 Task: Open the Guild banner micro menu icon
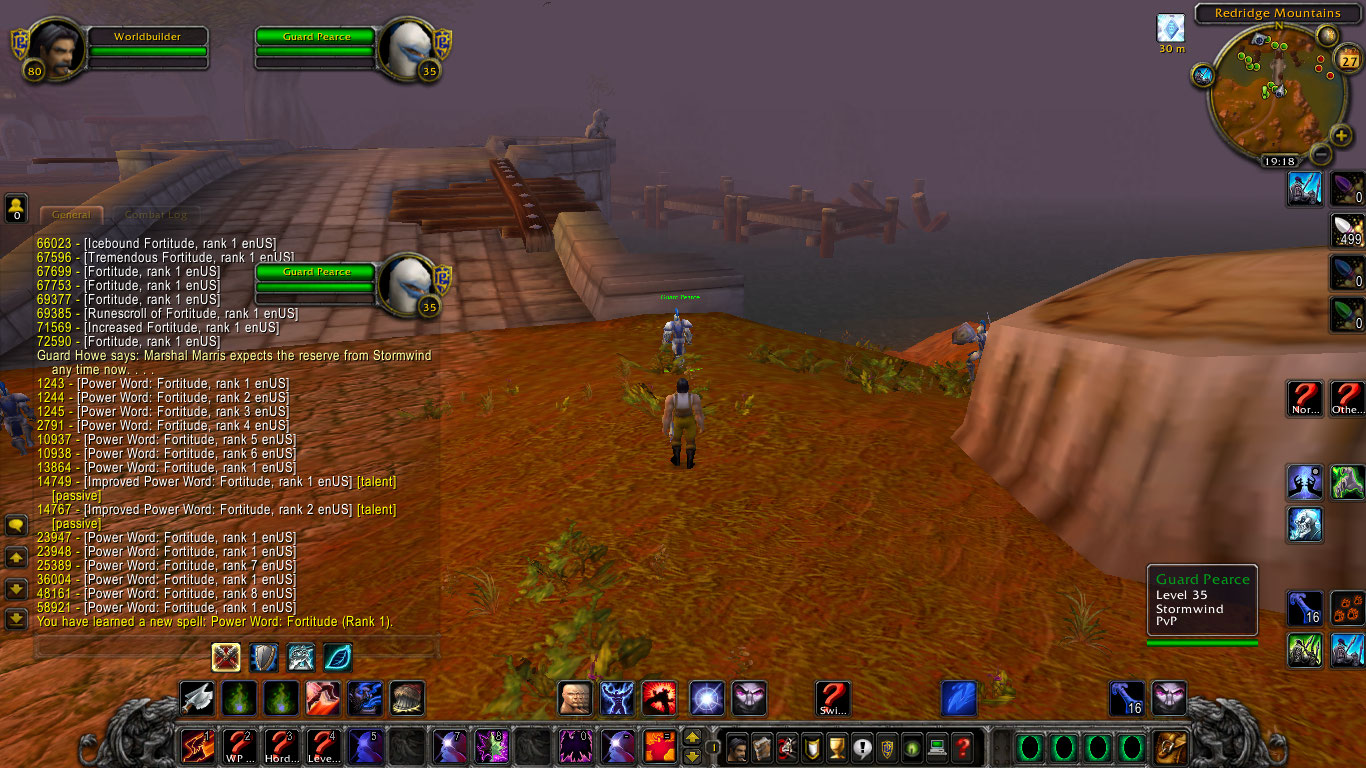[887, 746]
